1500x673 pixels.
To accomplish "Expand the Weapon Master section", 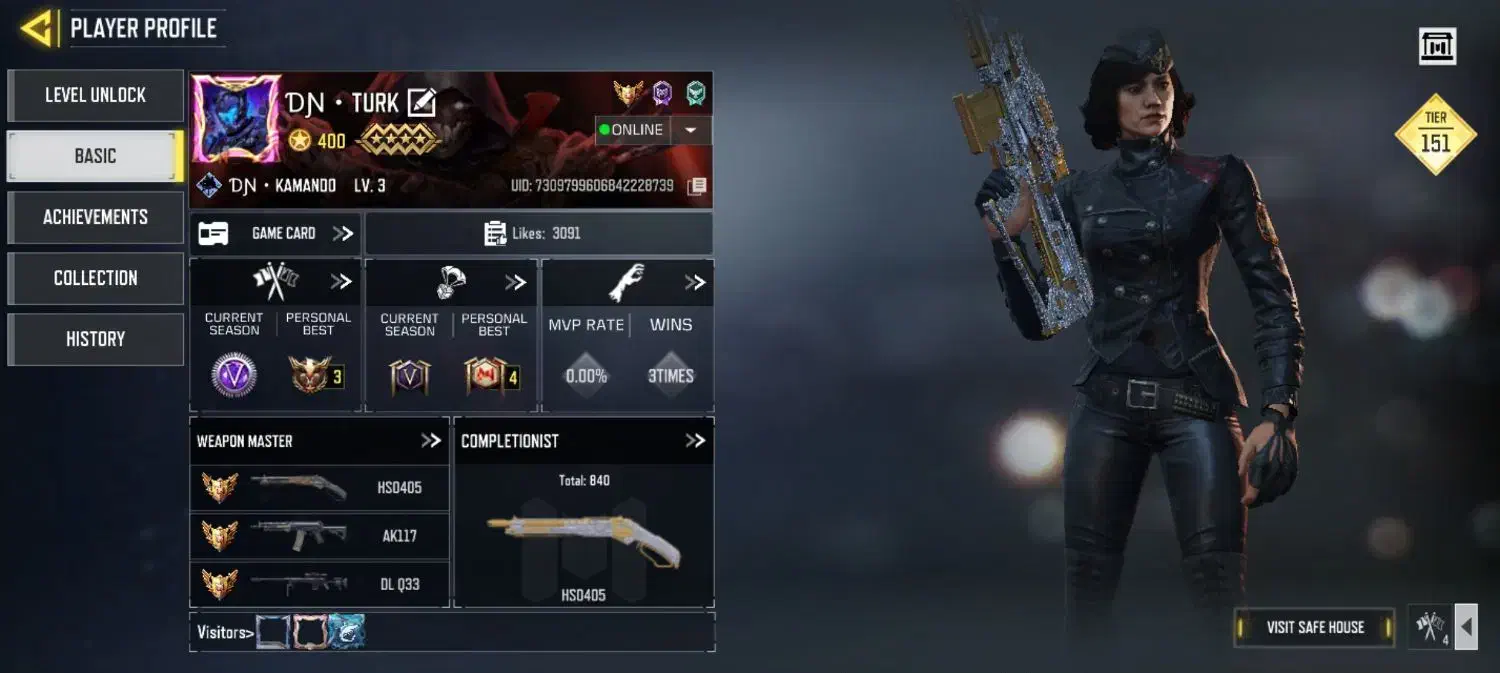I will click(x=430, y=441).
